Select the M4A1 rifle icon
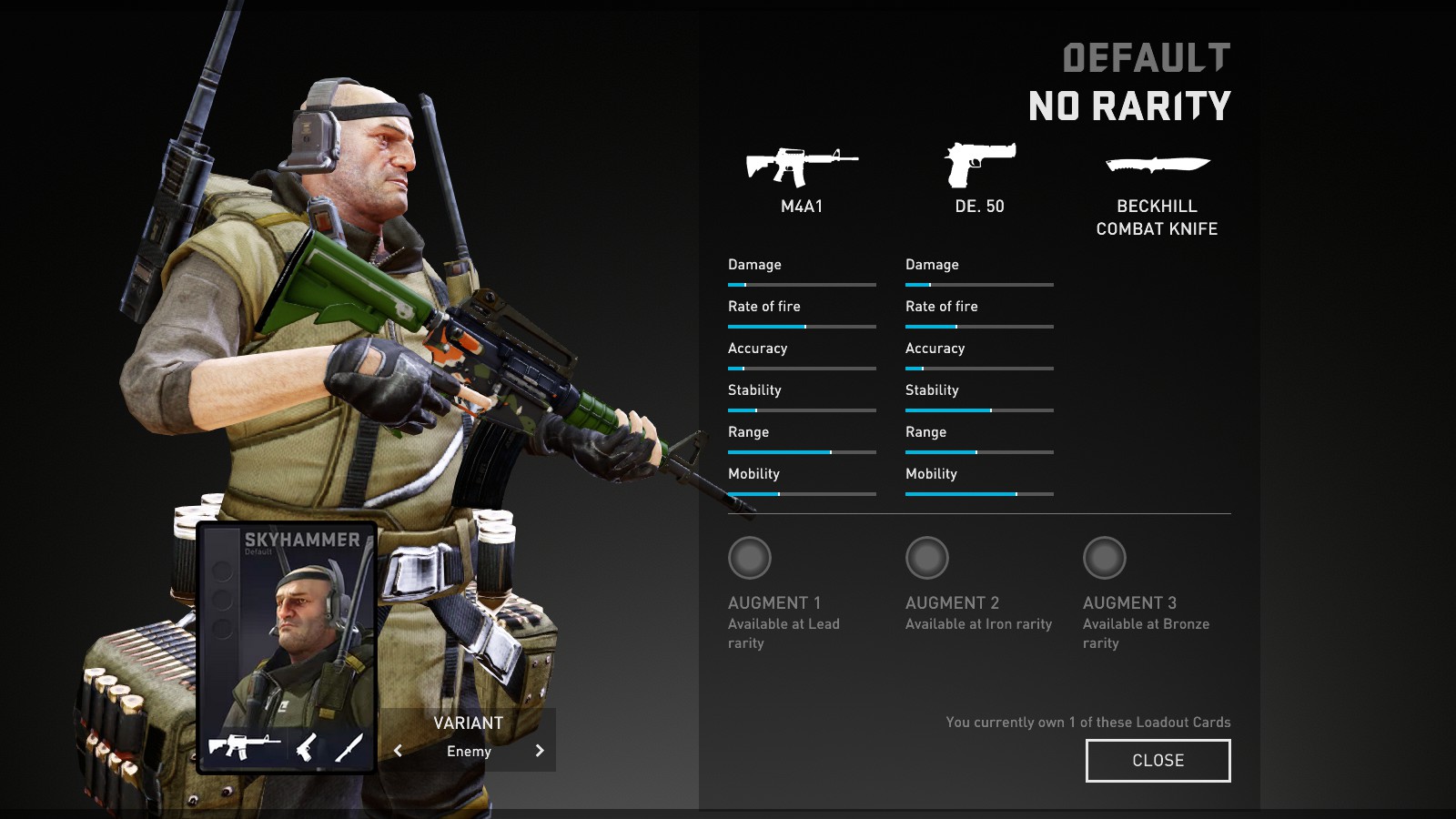This screenshot has width=1456, height=819. coord(802,167)
